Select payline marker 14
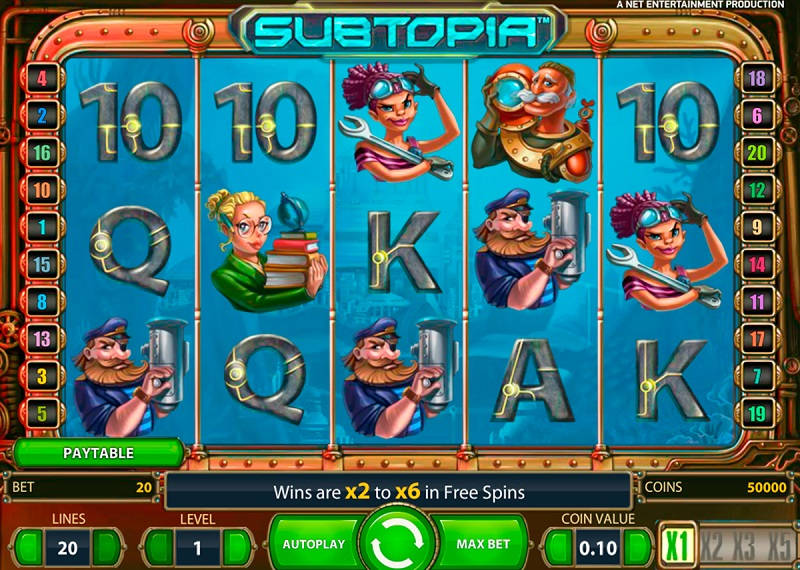Image resolution: width=800 pixels, height=570 pixels. pyautogui.click(x=757, y=264)
